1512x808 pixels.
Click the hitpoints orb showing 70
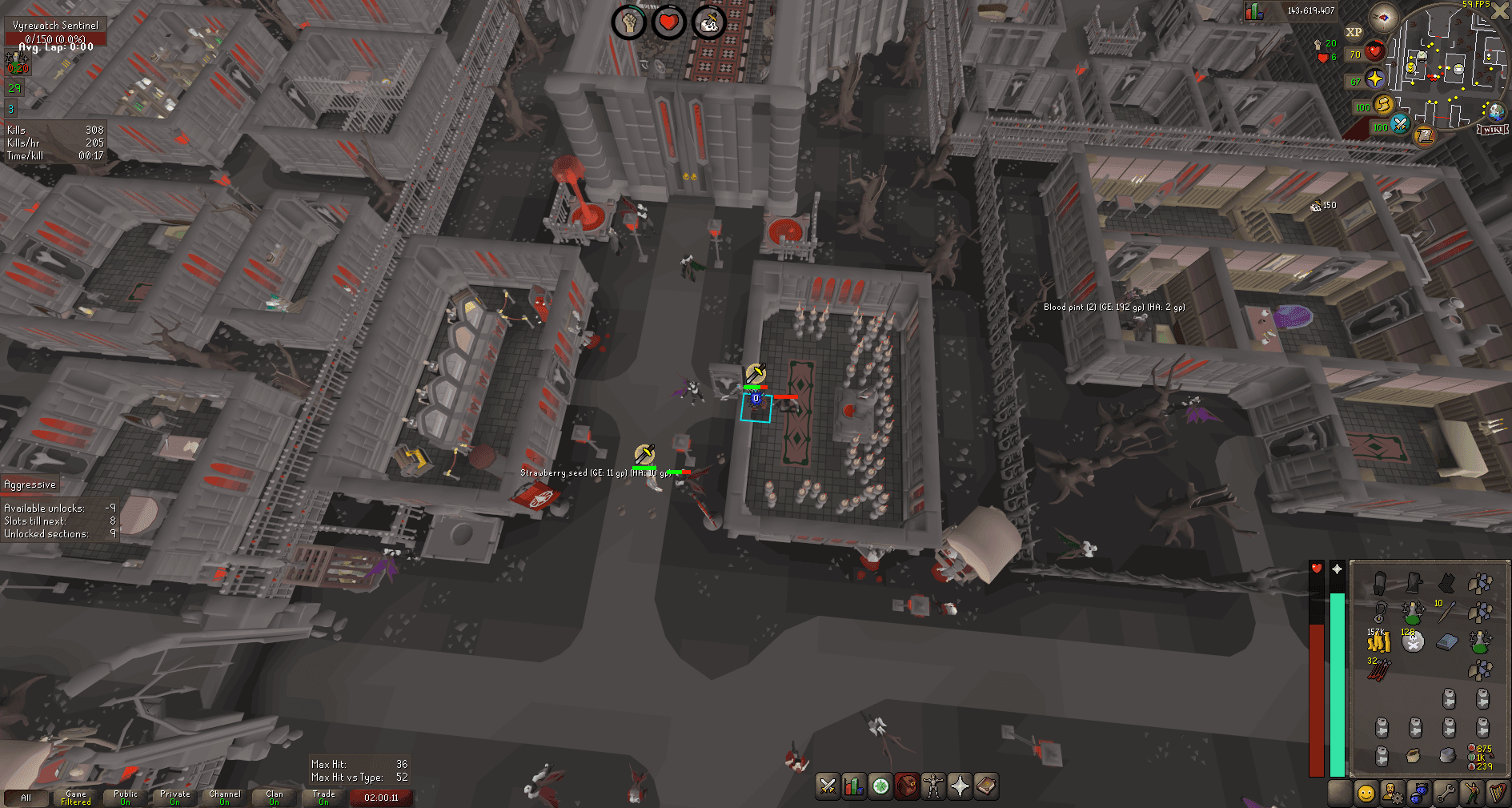[1374, 51]
